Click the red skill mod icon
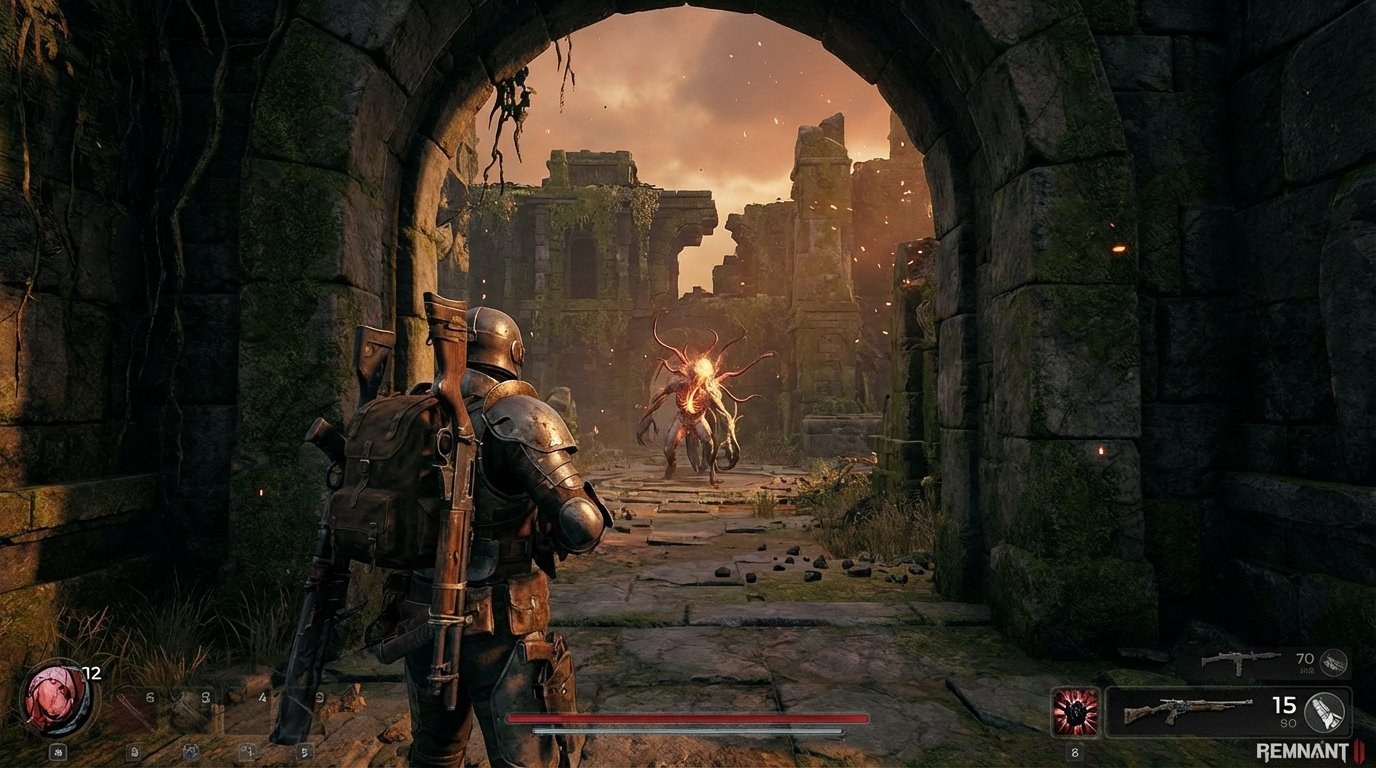Image resolution: width=1376 pixels, height=768 pixels. [1076, 713]
